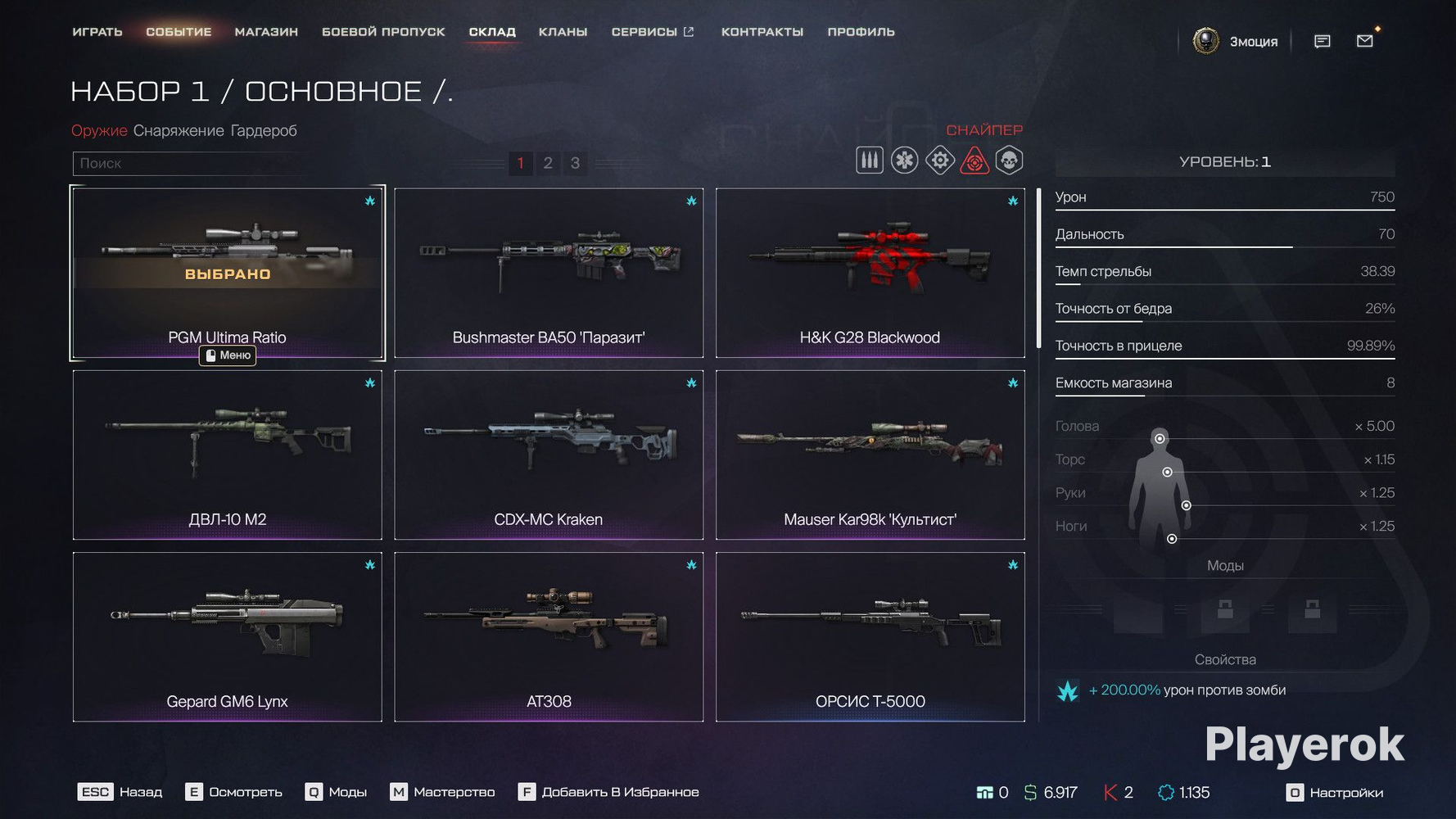Open the Меню button under PGM Ultima Ratio
This screenshot has height=819, width=1456.
[228, 355]
